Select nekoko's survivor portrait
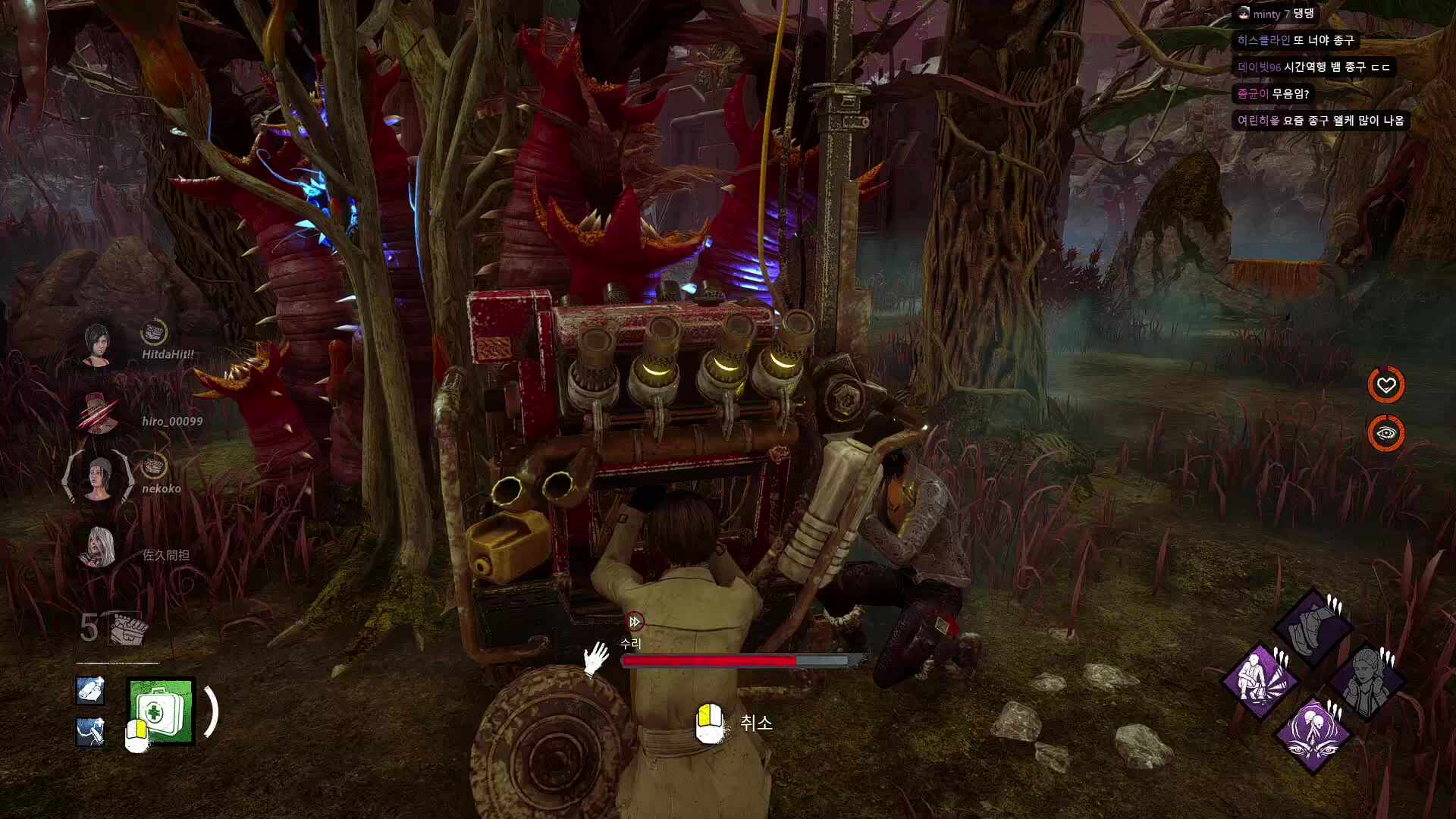This screenshot has width=1456, height=819. click(x=98, y=479)
